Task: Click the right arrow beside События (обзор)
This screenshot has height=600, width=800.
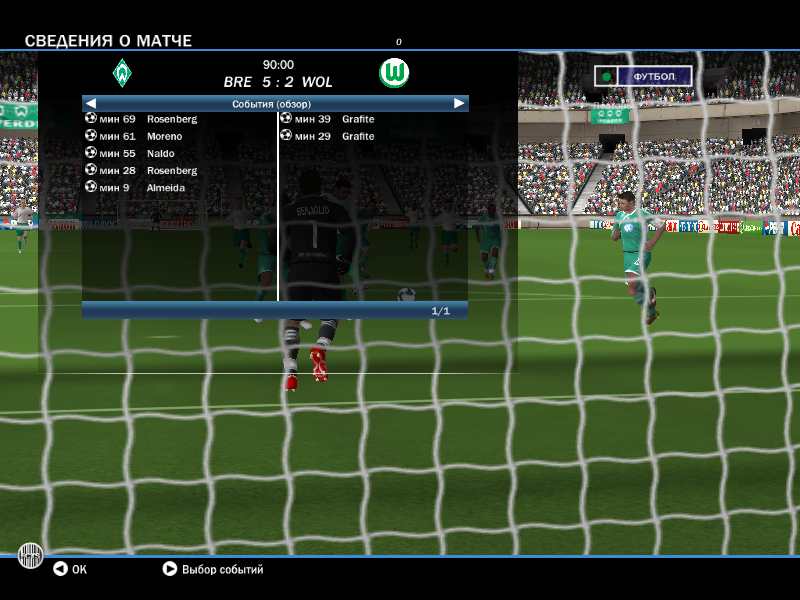Action: [x=459, y=103]
